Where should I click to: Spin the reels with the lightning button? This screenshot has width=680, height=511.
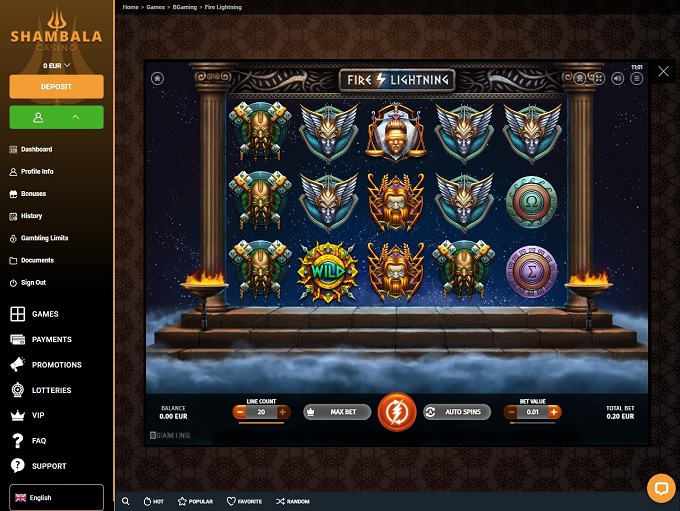point(397,412)
